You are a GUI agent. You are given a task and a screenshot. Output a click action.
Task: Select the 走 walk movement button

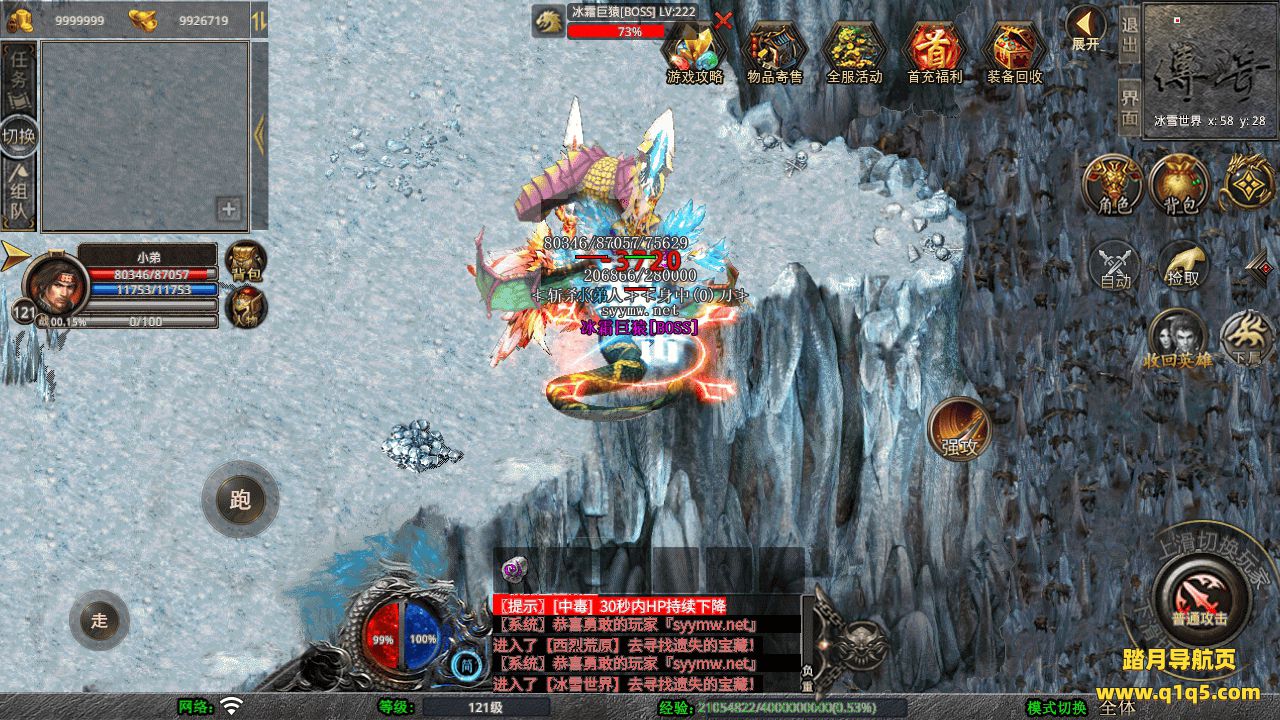99,620
